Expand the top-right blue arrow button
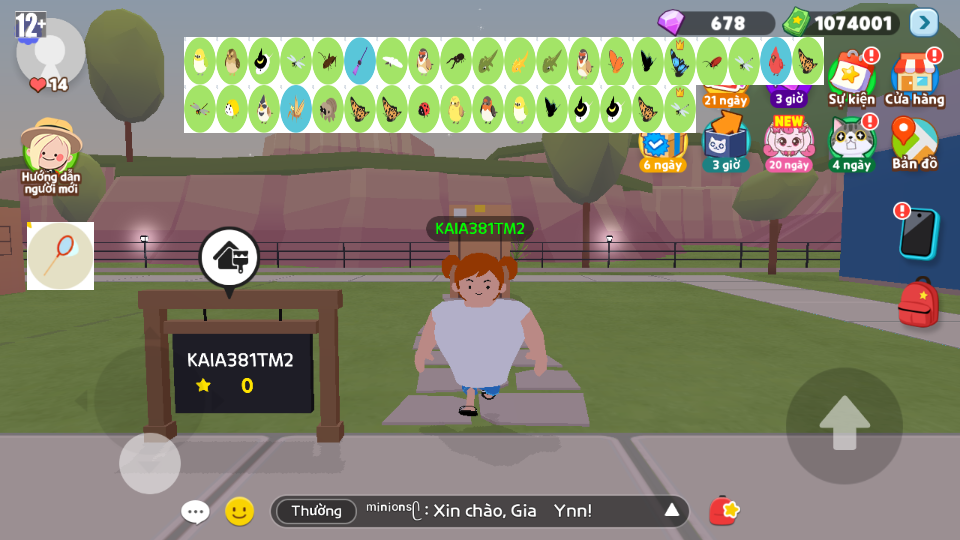This screenshot has height=540, width=960. tap(924, 22)
